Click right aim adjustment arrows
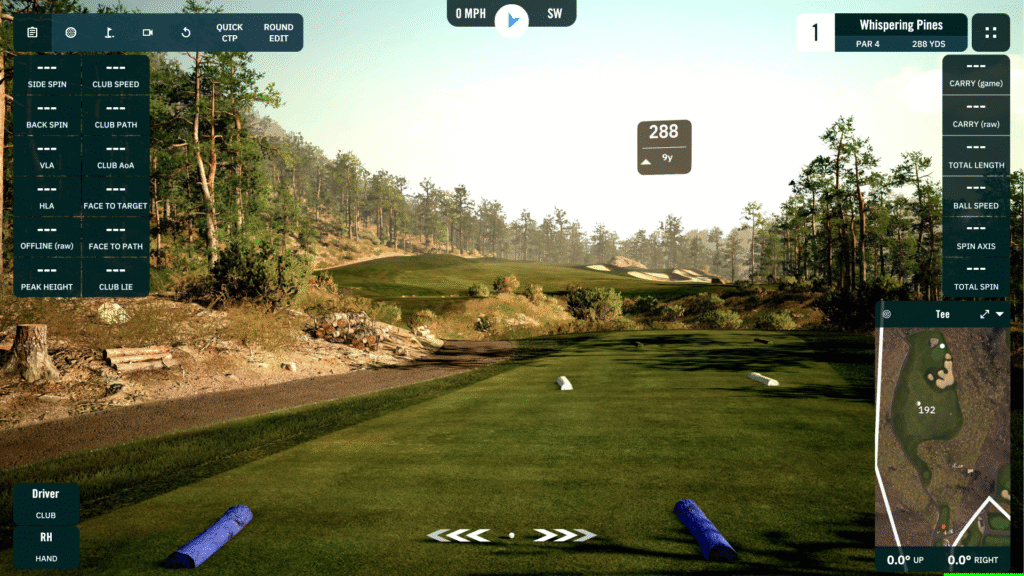 pos(563,535)
